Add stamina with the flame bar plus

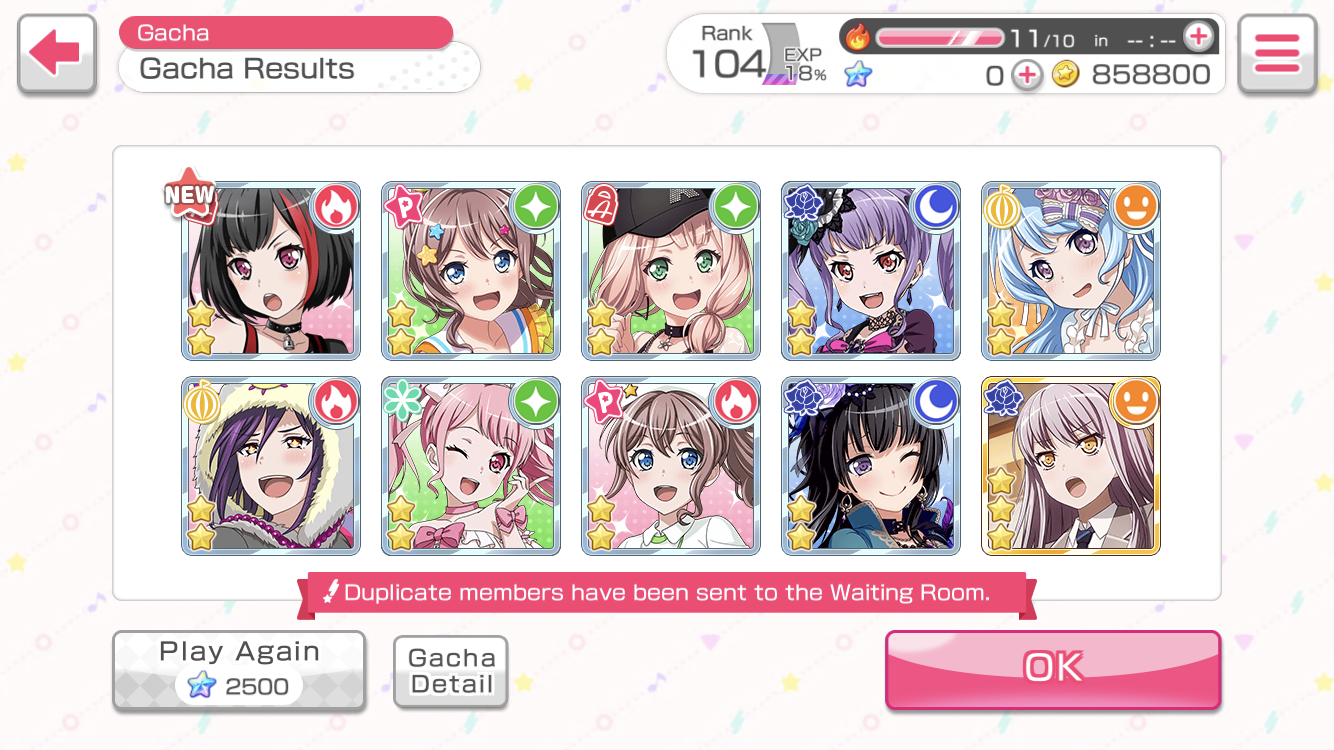coord(1197,38)
